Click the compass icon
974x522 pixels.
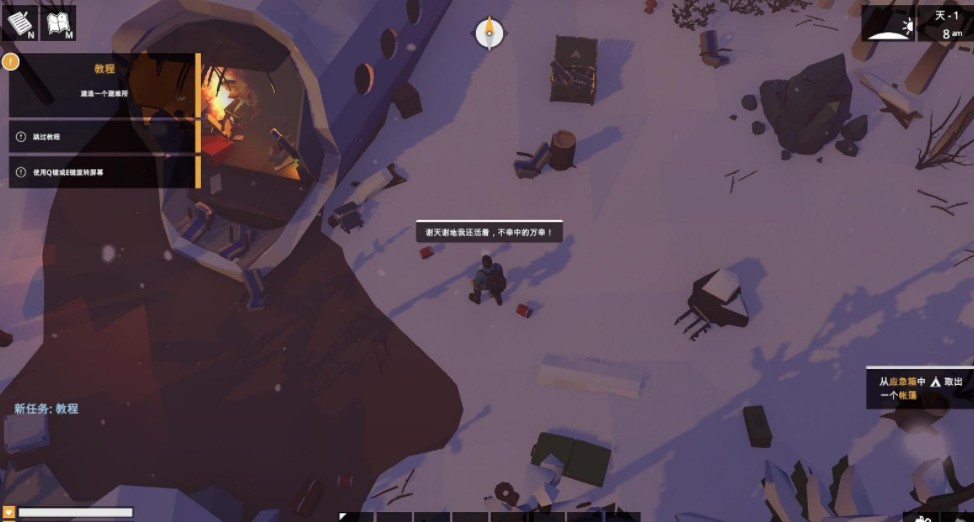pos(489,33)
